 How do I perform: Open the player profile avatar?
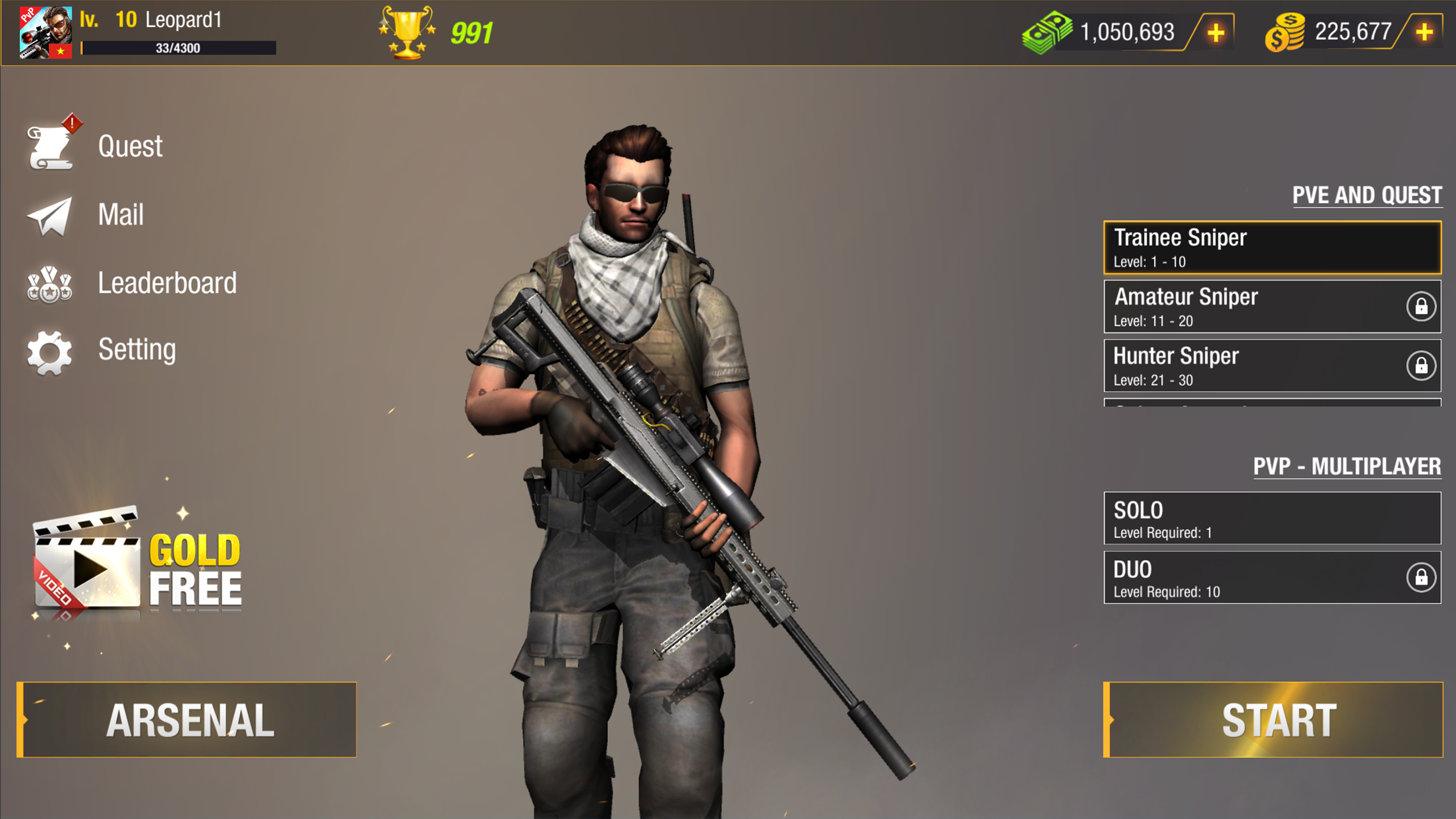coord(45,32)
